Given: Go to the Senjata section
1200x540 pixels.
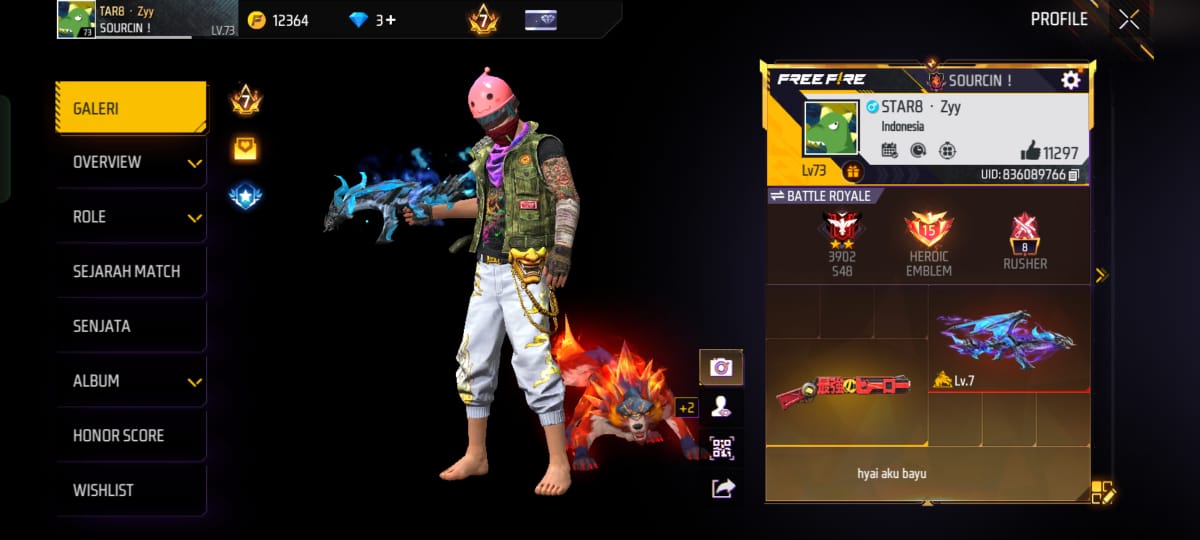Looking at the screenshot, I should tap(131, 326).
